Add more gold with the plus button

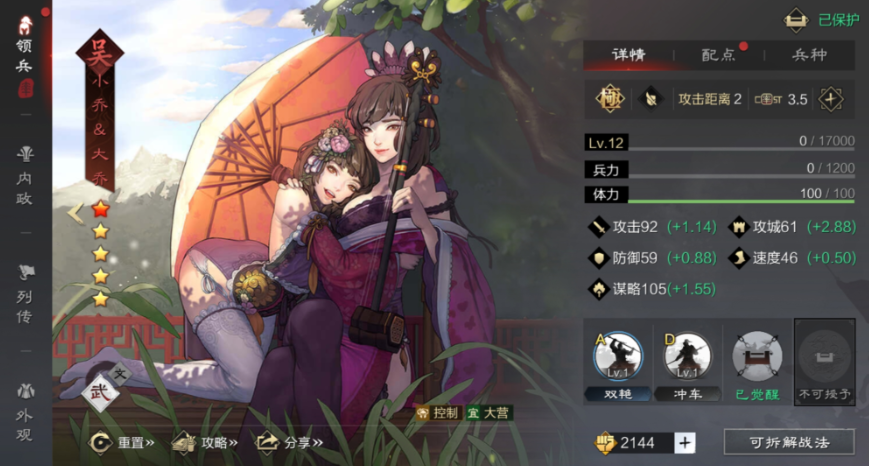(x=685, y=443)
